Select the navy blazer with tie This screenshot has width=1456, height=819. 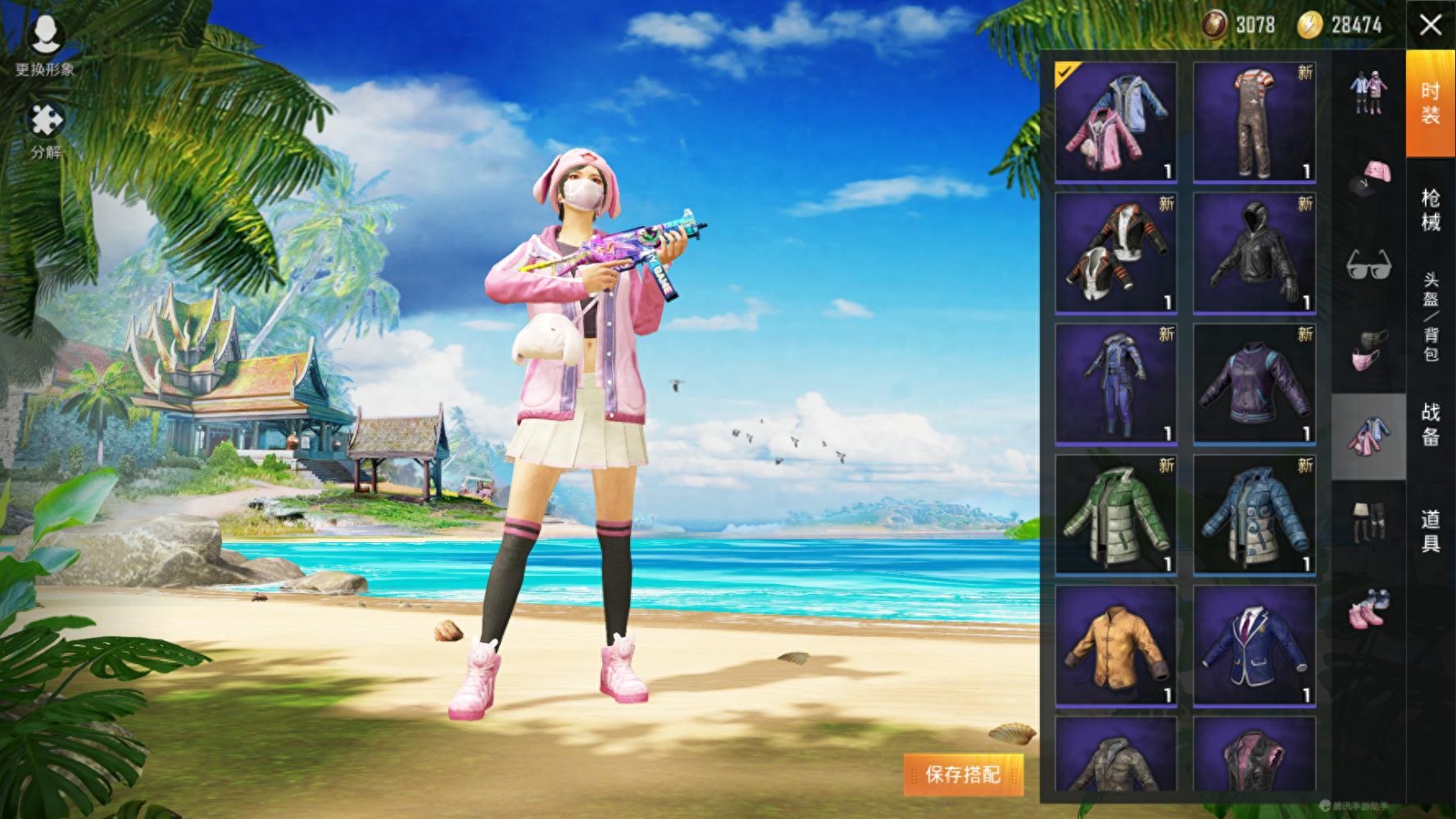tap(1254, 646)
